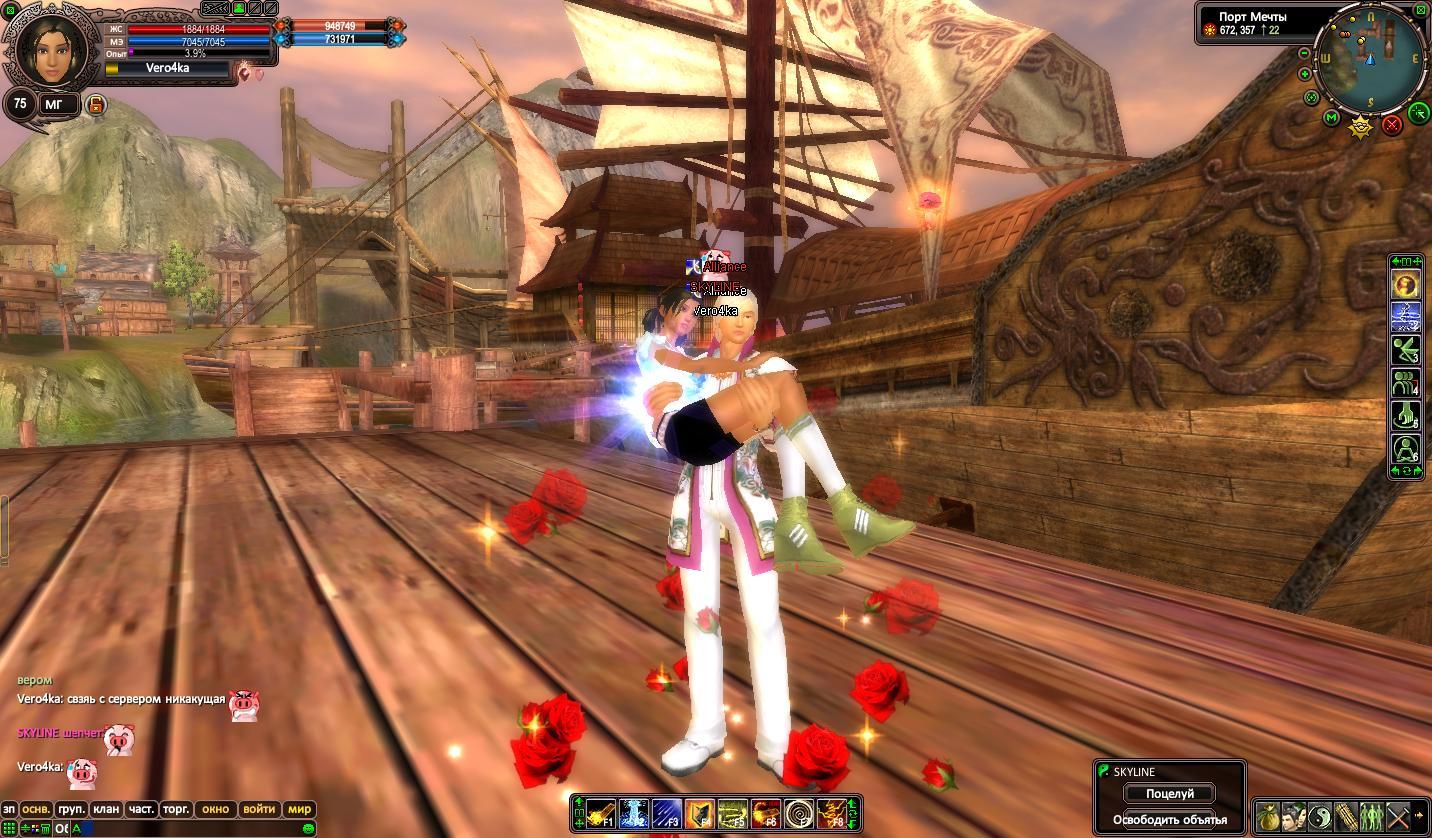Choose Освободить объятья to release embrace
The height and width of the screenshot is (838, 1432).
pos(1169,820)
